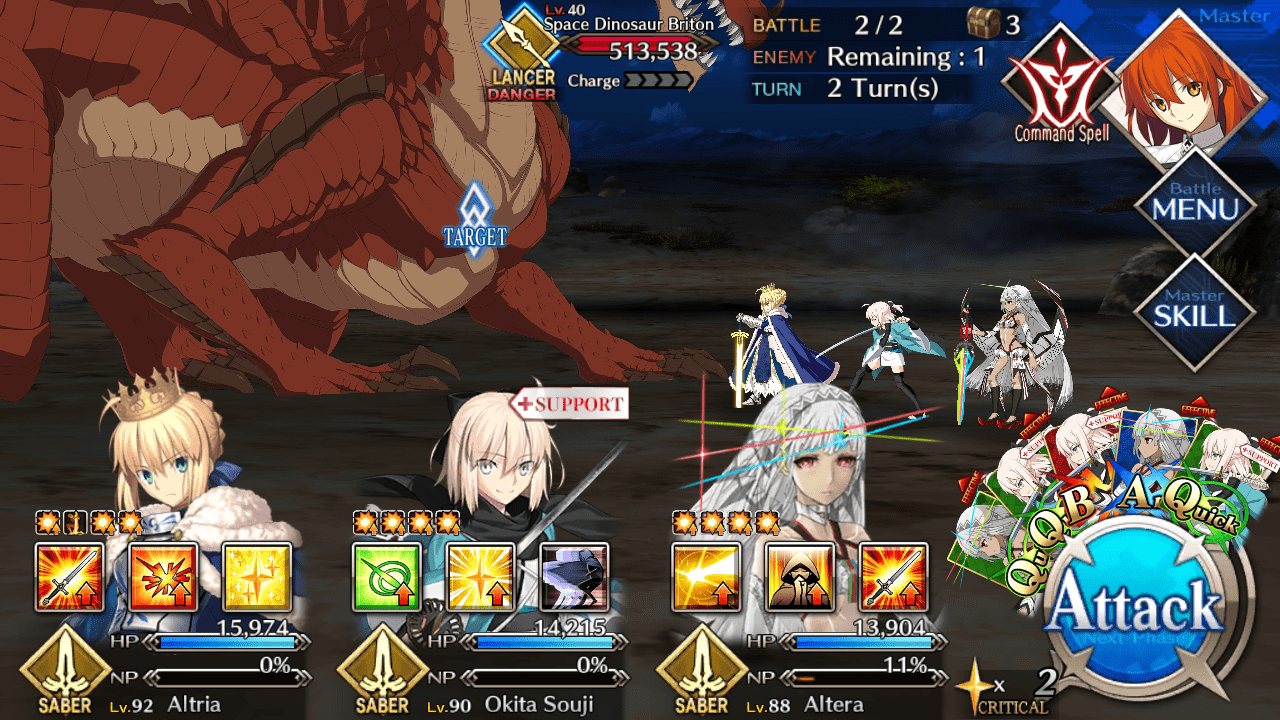
Task: Trigger Altera's sword-up third skill
Action: 893,577
